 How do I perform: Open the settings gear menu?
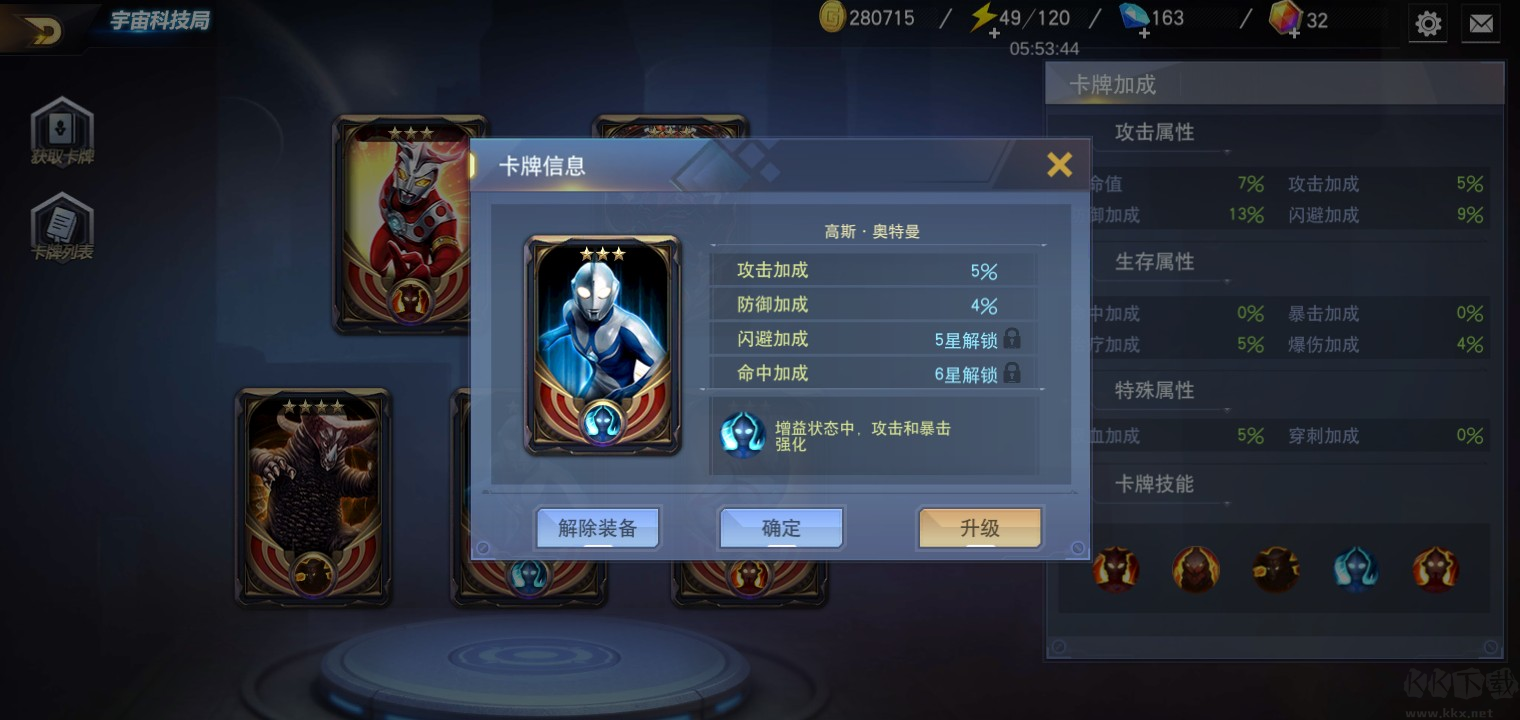(1428, 23)
